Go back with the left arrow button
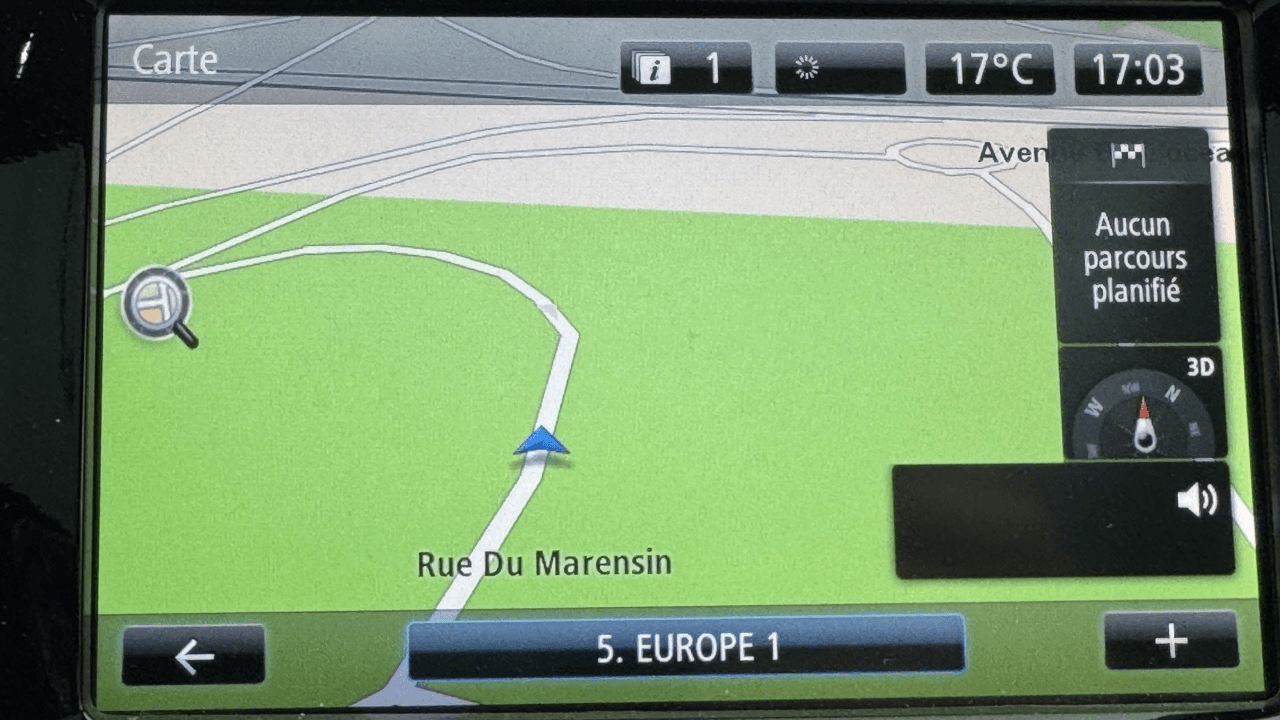Screen dimensions: 1280x720 point(194,656)
